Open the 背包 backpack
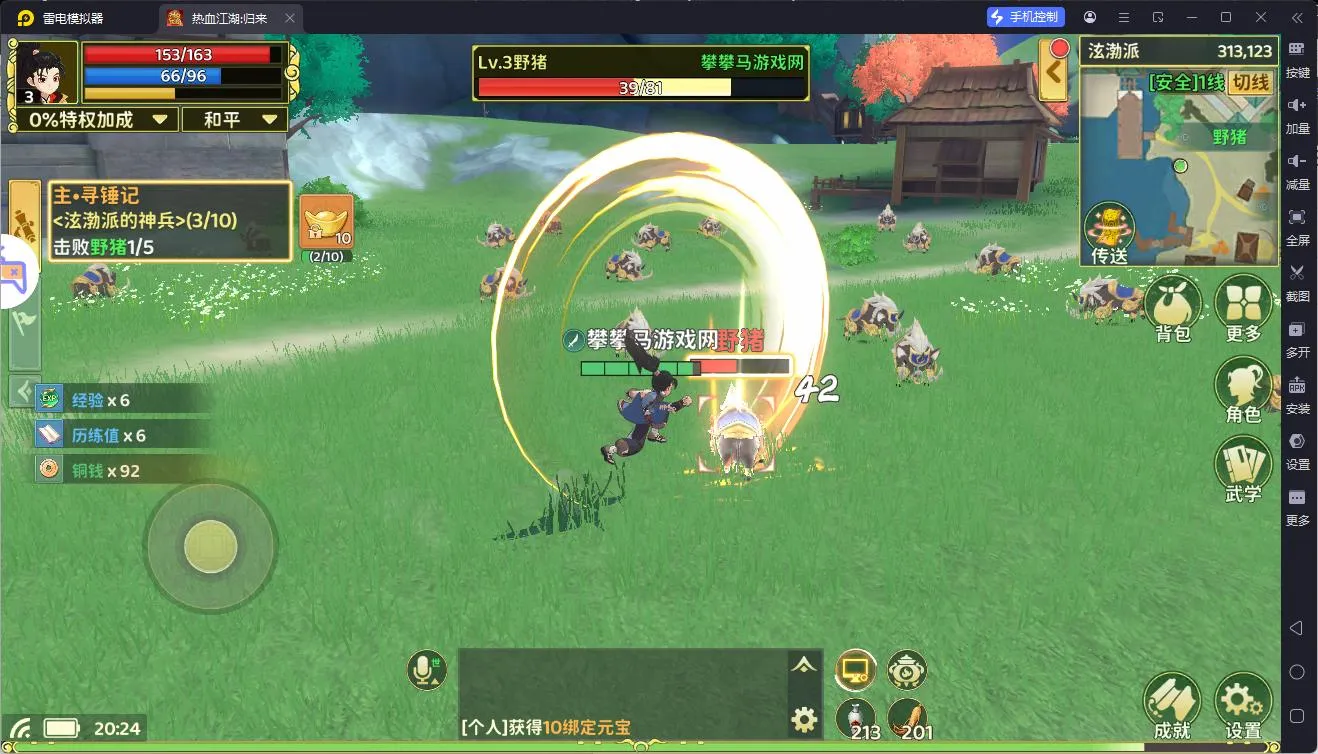This screenshot has height=754, width=1318. click(1173, 306)
